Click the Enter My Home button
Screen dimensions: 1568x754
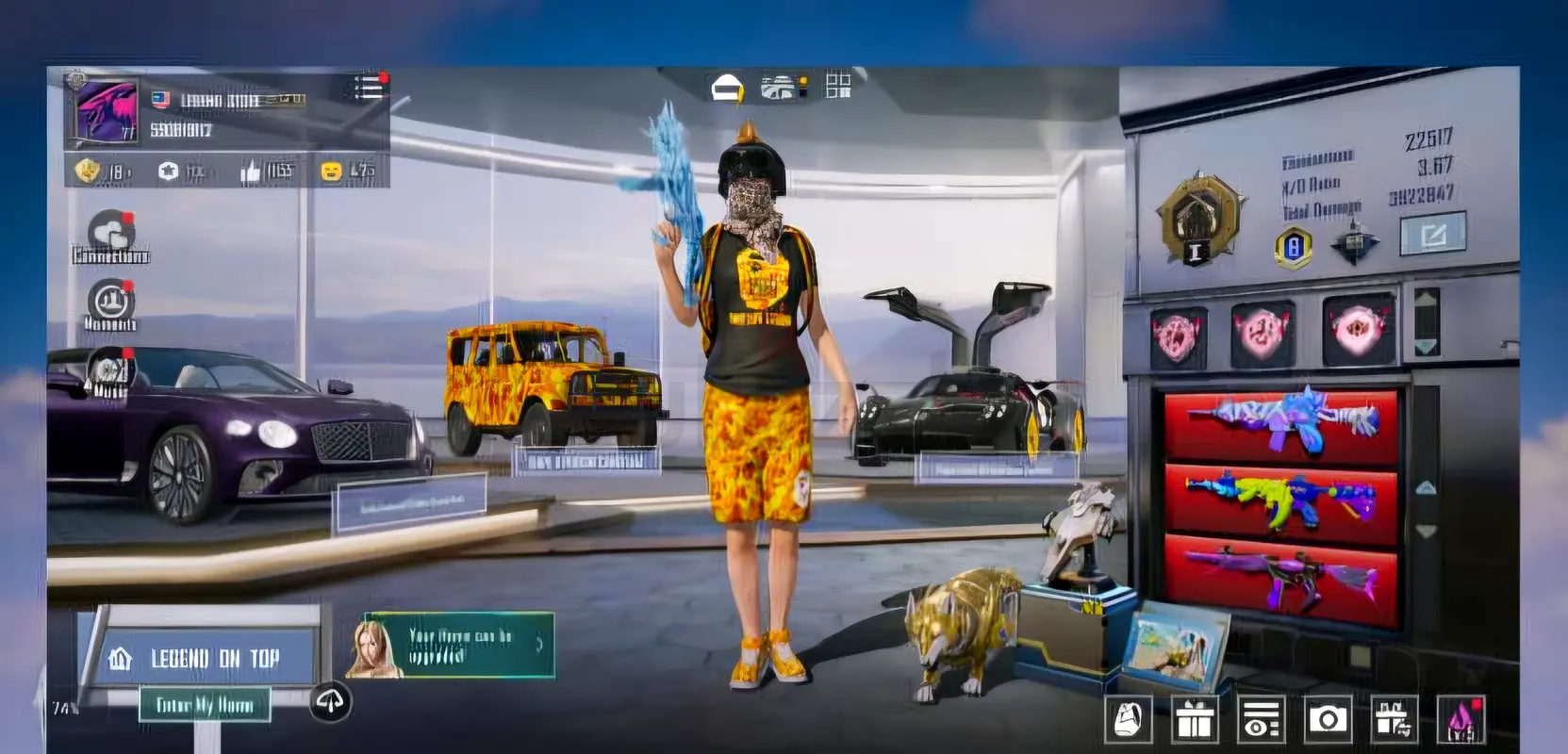[x=205, y=705]
